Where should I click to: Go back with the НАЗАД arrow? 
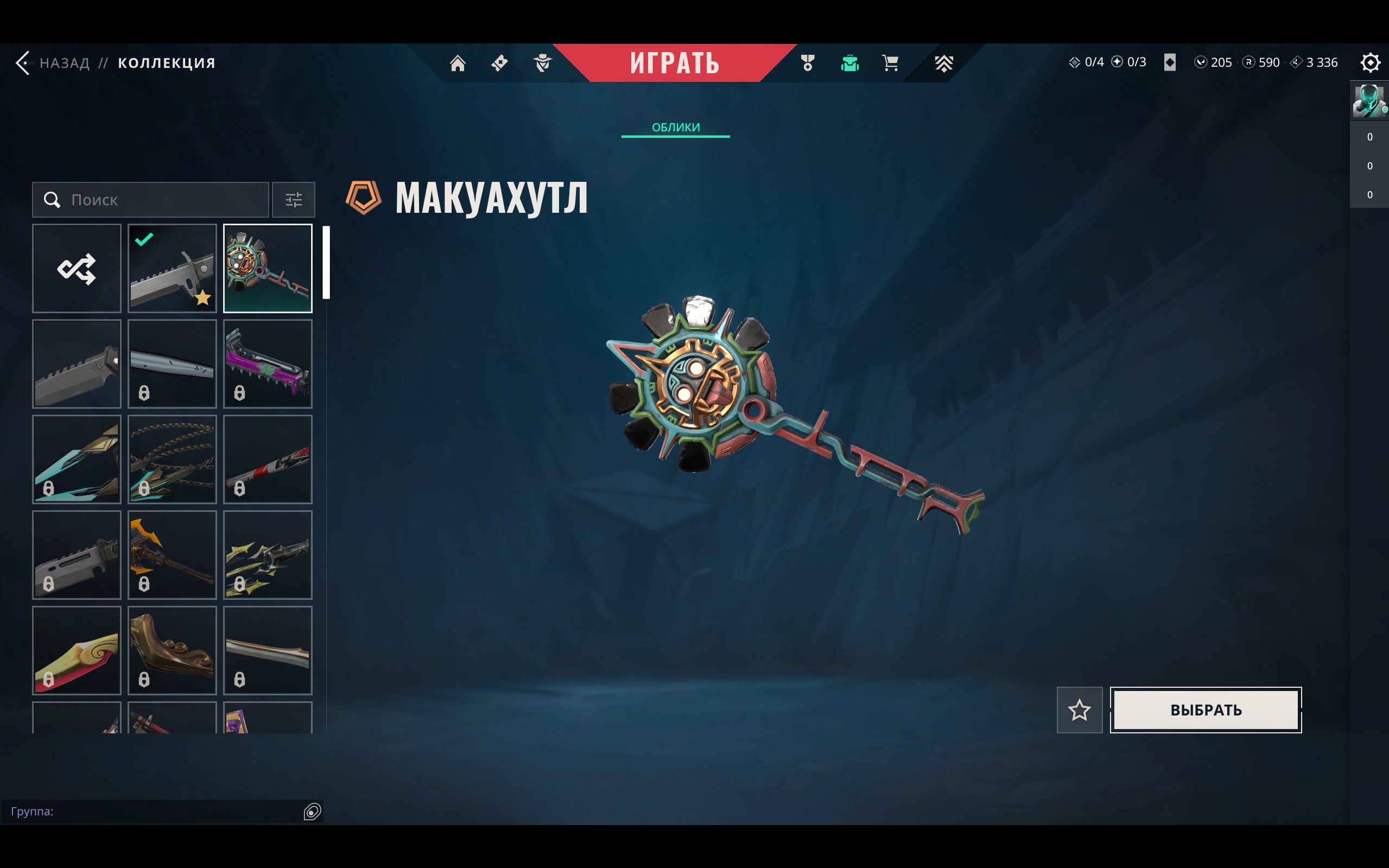click(x=24, y=62)
